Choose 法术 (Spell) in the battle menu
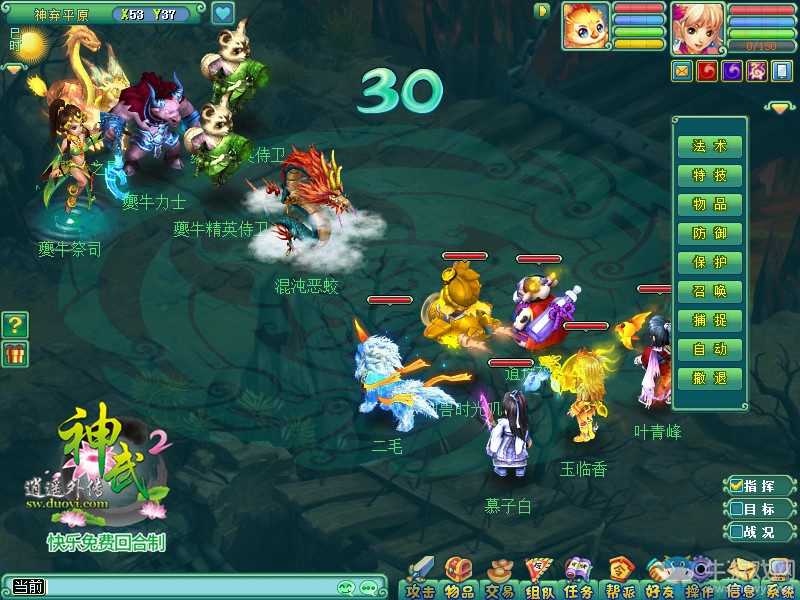 pyautogui.click(x=710, y=146)
